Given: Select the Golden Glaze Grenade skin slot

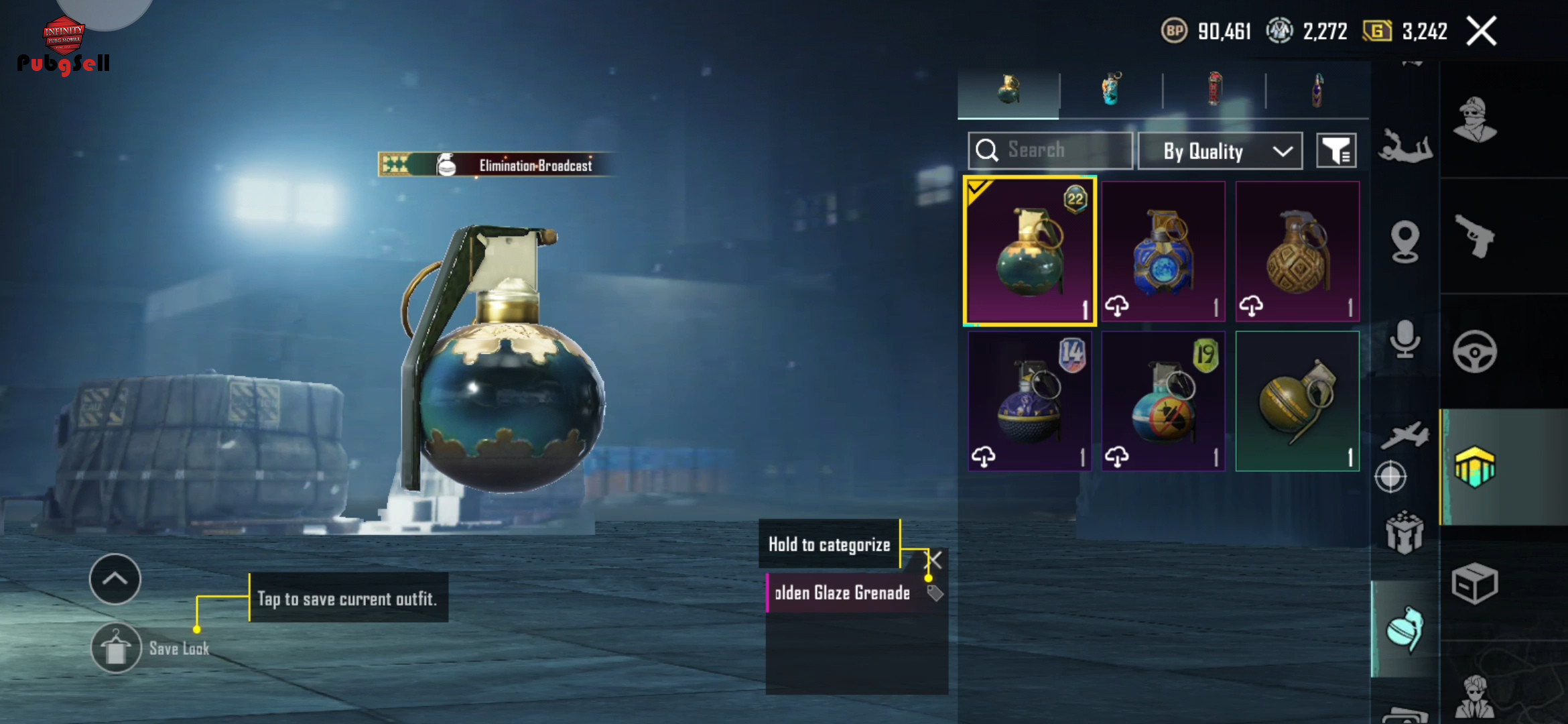Looking at the screenshot, I should (1030, 251).
